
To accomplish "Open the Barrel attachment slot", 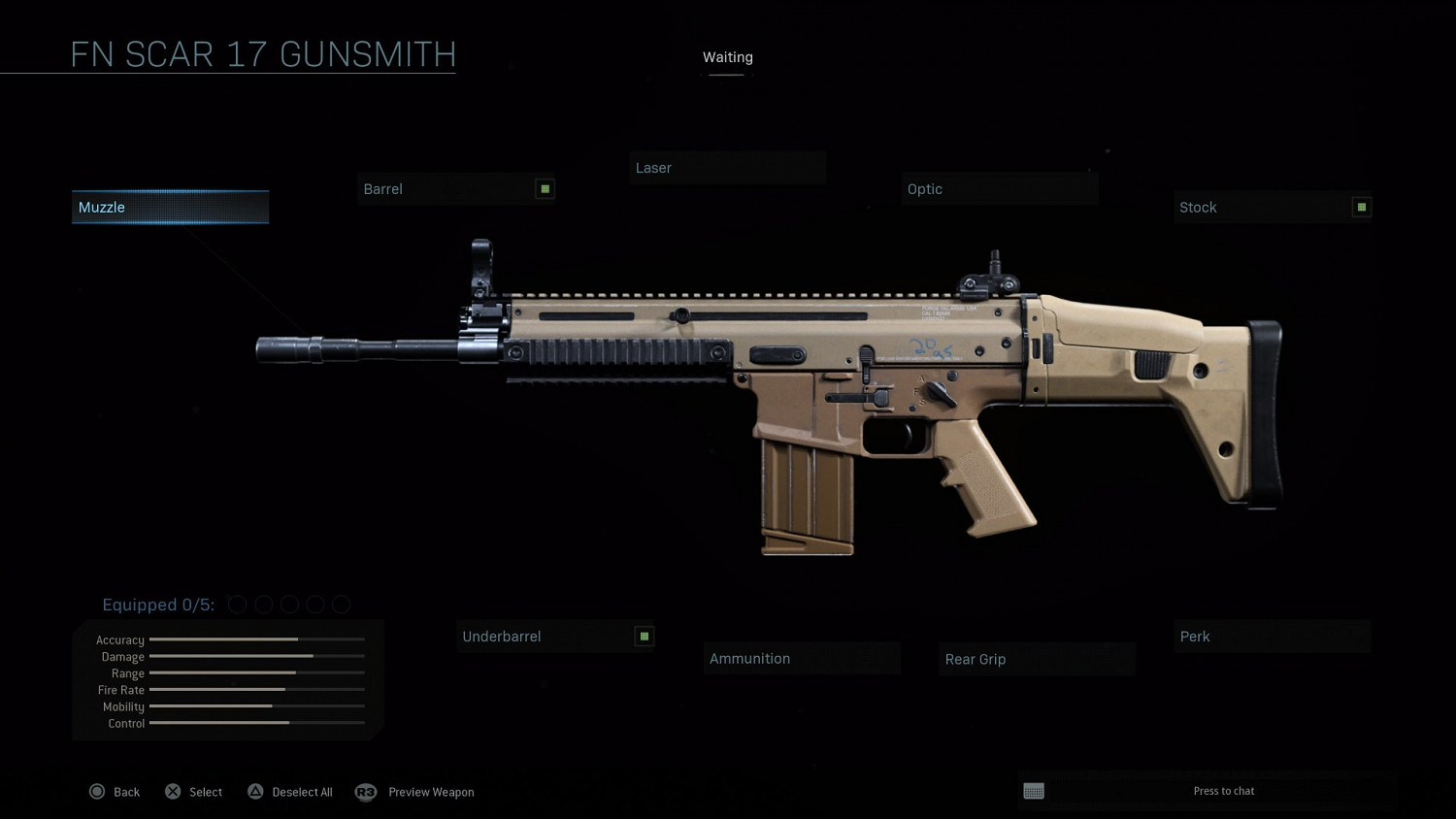I will (x=455, y=189).
